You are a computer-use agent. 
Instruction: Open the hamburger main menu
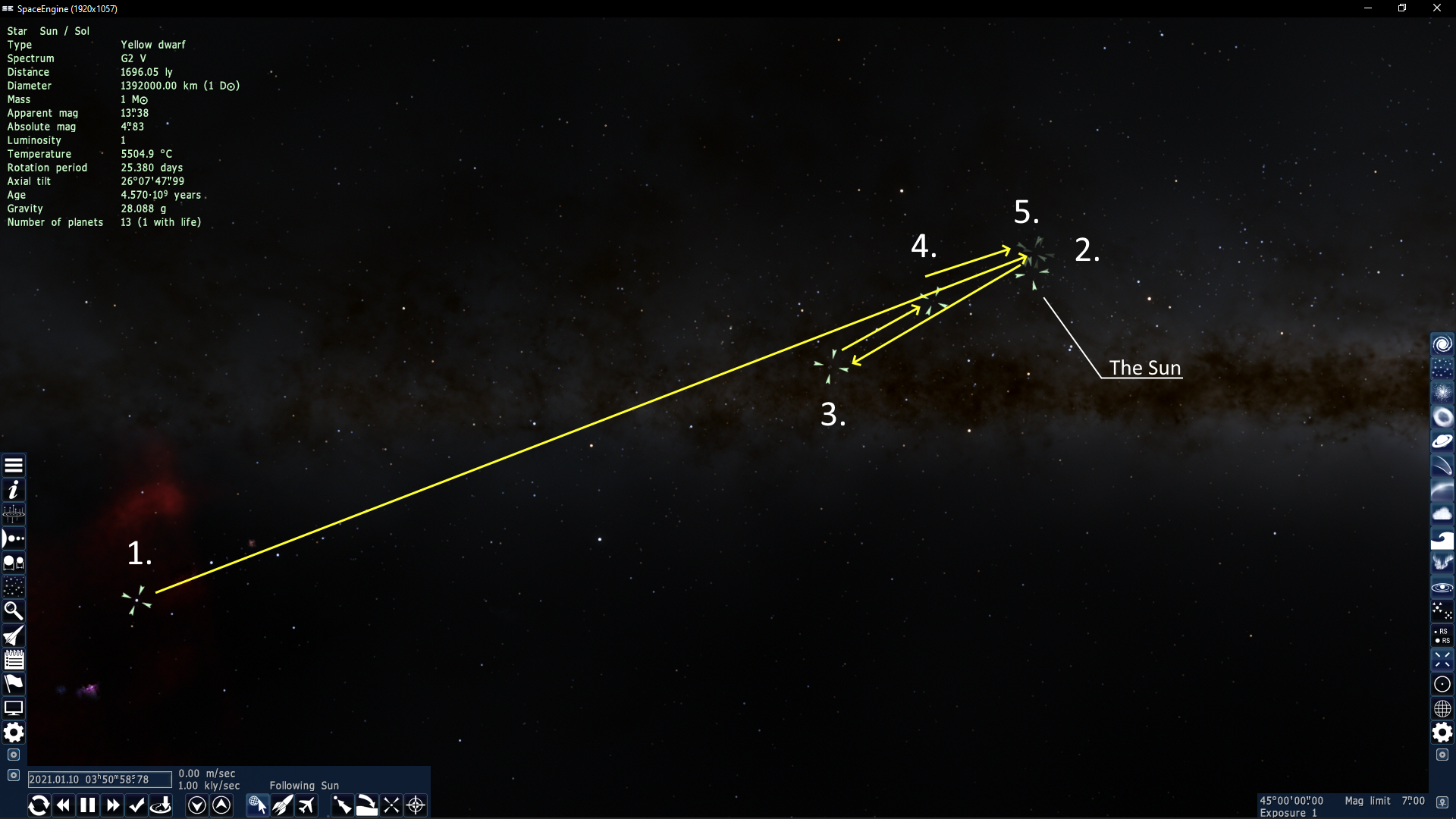tap(14, 466)
